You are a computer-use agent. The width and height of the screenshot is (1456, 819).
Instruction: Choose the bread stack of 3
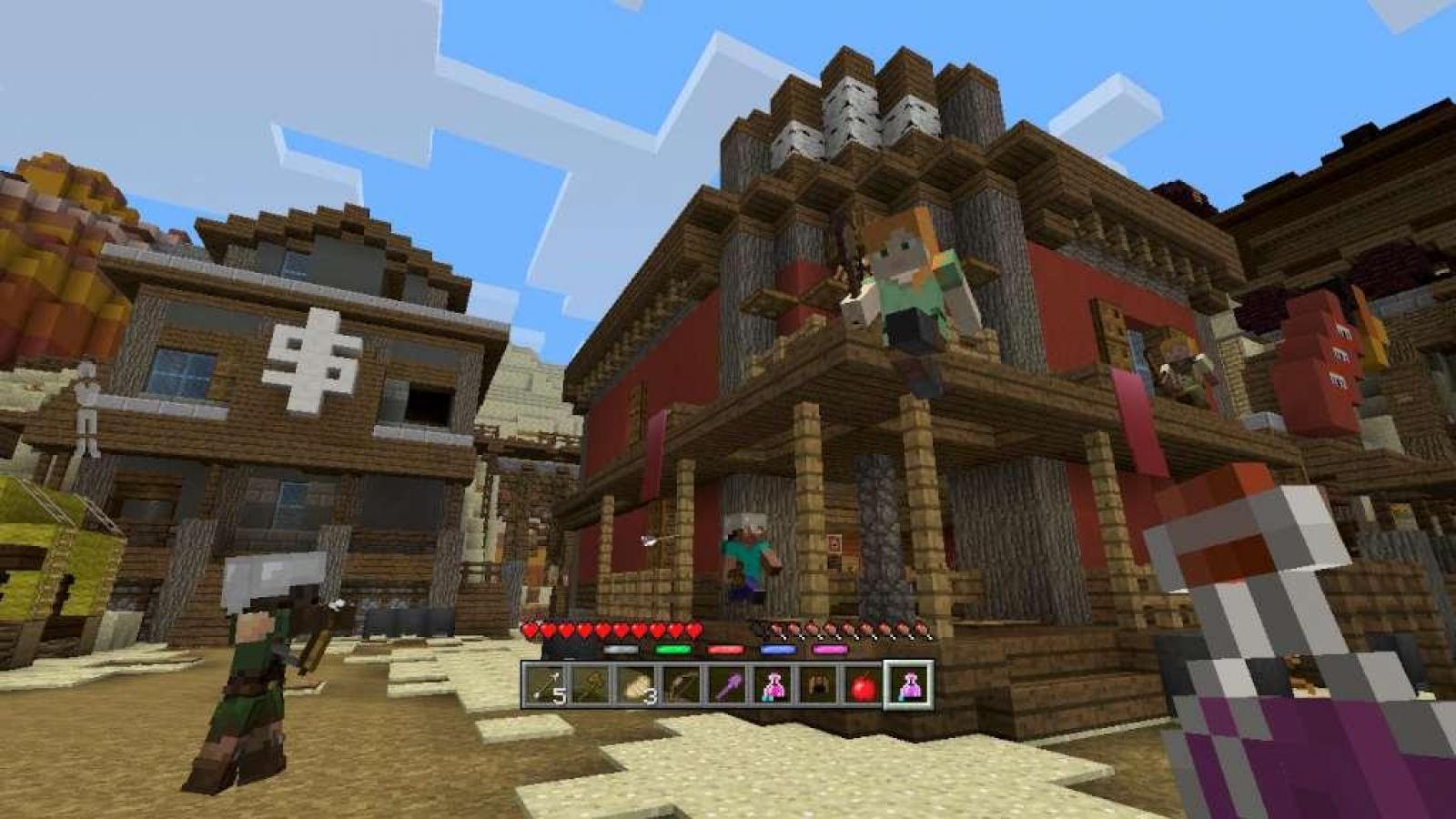(636, 684)
